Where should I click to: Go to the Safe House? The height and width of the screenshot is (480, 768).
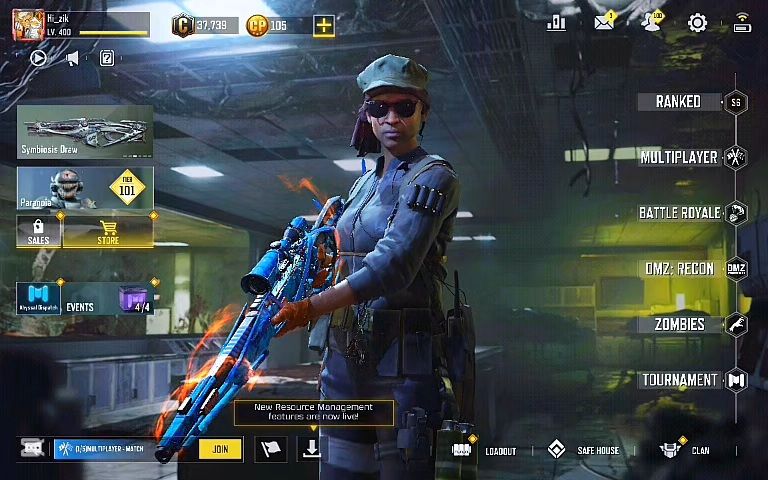tap(585, 450)
